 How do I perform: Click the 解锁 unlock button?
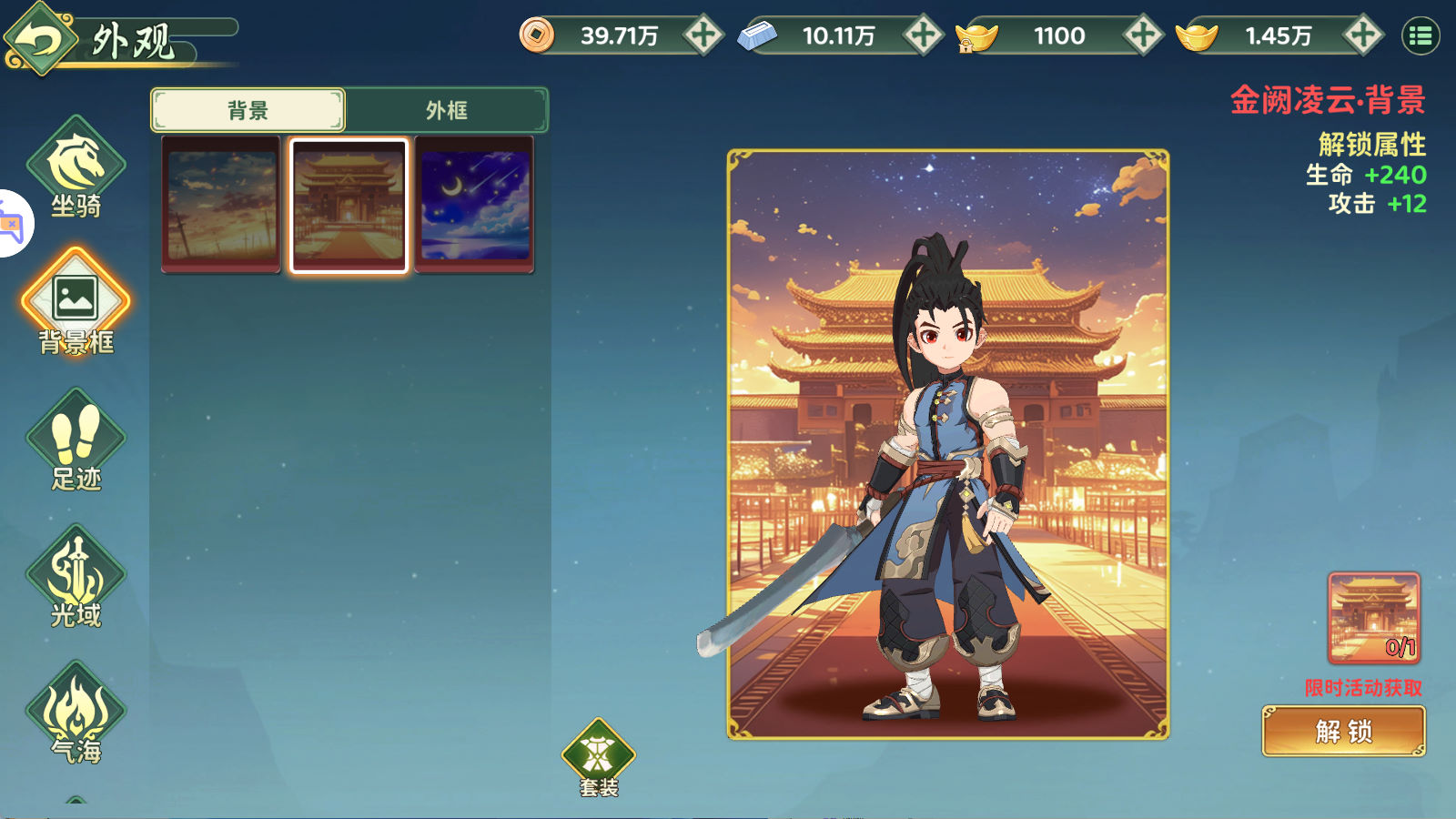(x=1343, y=731)
